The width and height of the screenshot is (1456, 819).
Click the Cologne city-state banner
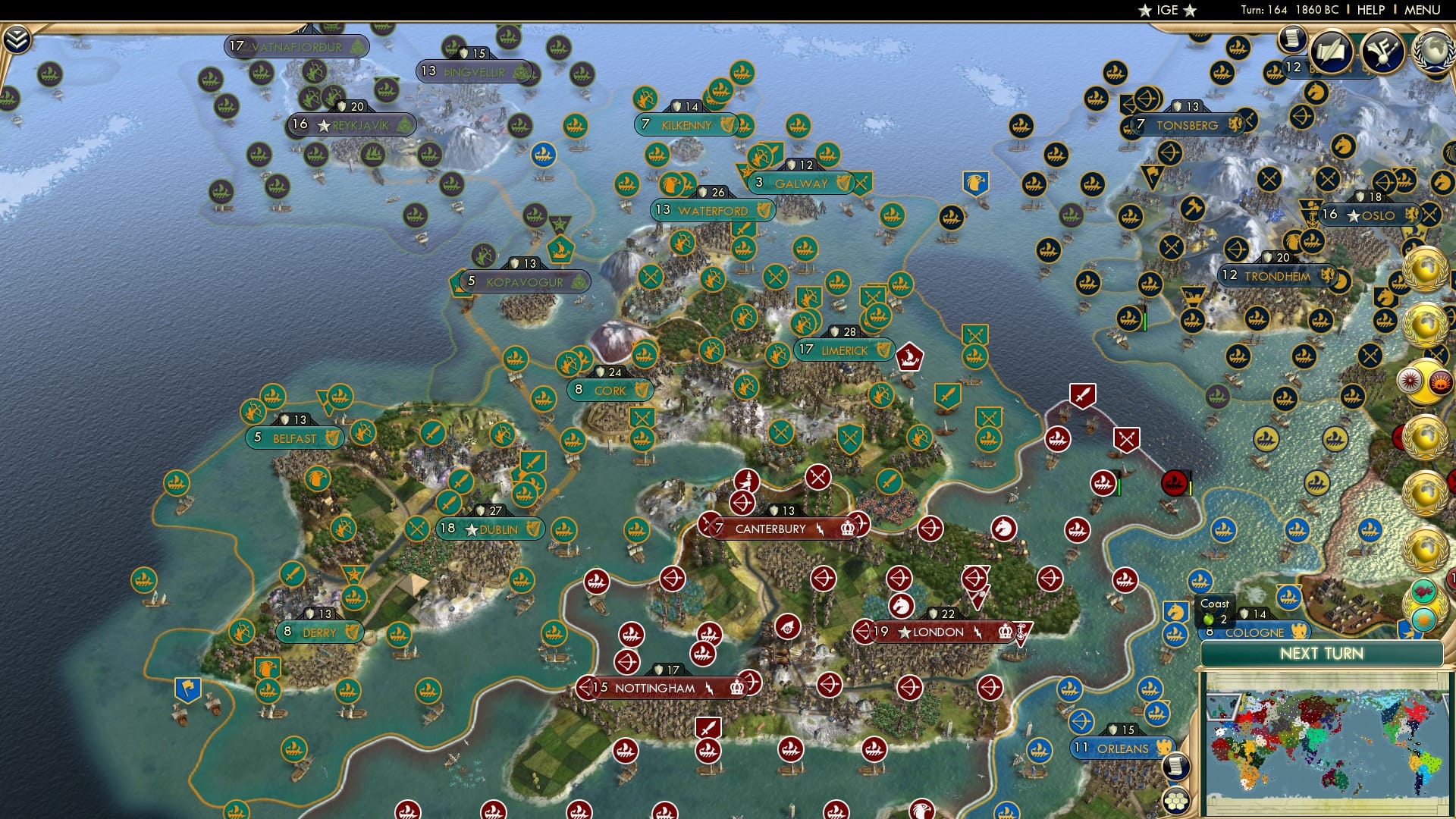(1255, 632)
